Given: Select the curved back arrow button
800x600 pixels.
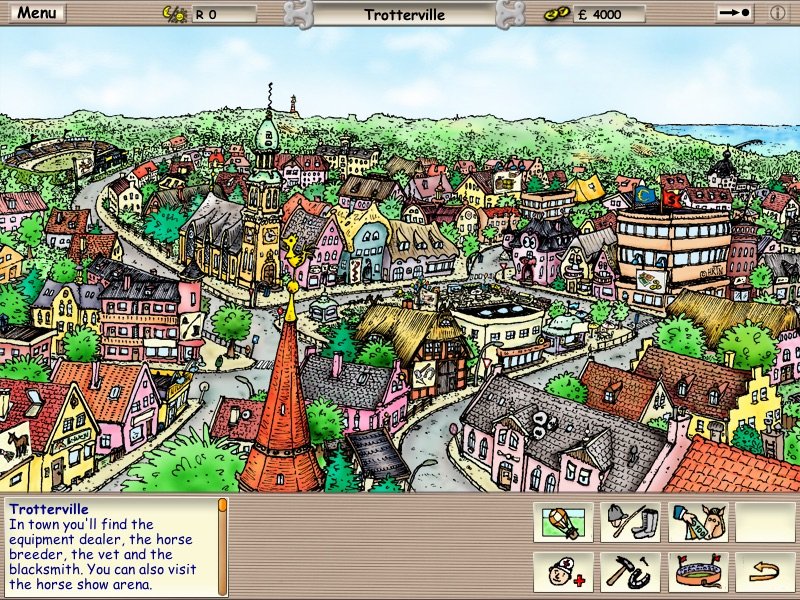Looking at the screenshot, I should 765,571.
